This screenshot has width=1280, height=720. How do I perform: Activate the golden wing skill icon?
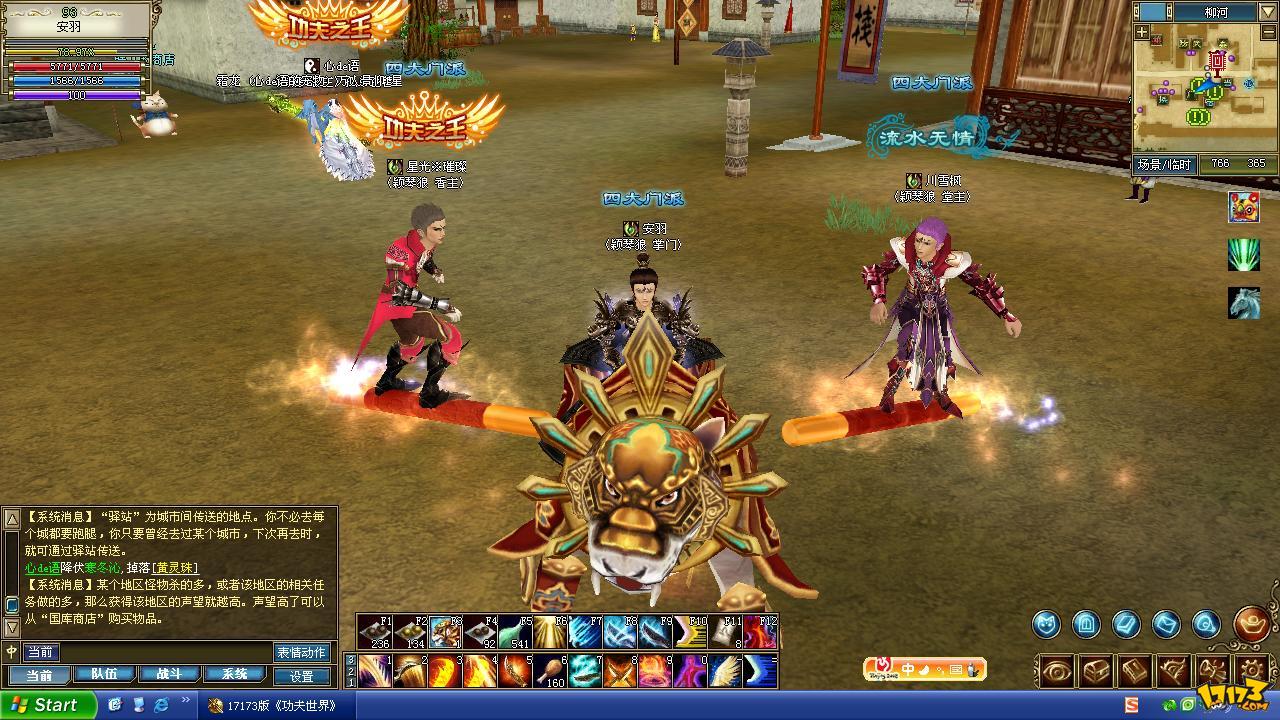point(725,670)
